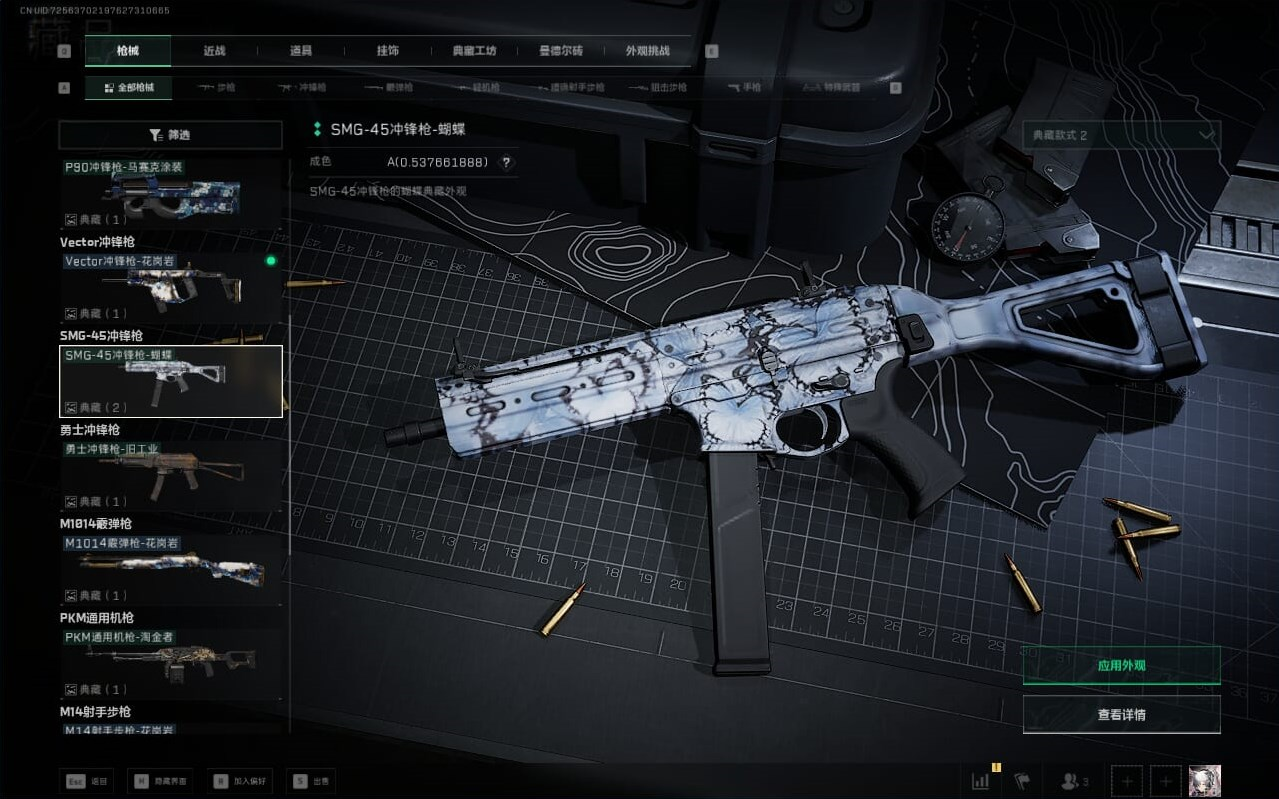Viewport: 1279px width, 799px height.
Task: Choose the Vector冲锋枪-花岗岩 skin
Action: point(170,287)
